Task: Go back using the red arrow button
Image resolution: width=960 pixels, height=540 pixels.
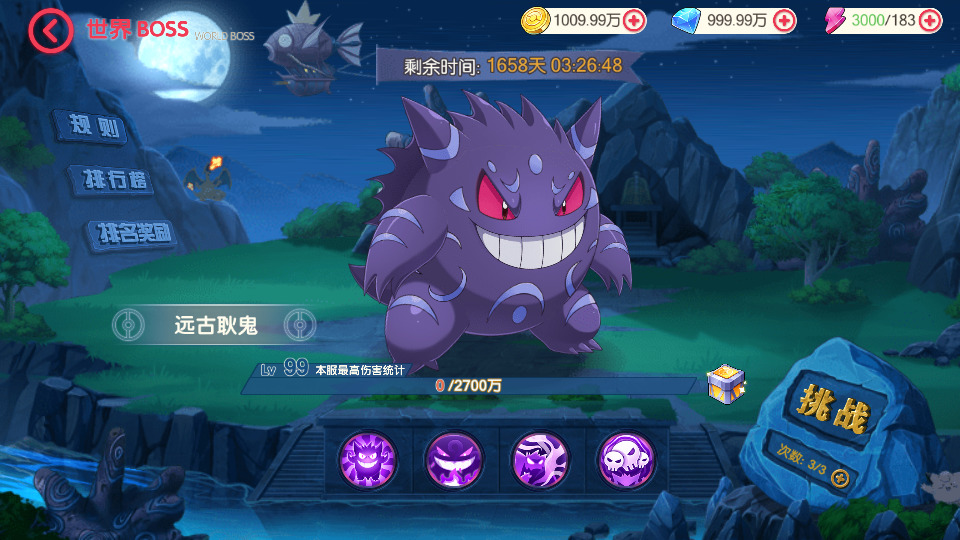Action: coord(50,31)
